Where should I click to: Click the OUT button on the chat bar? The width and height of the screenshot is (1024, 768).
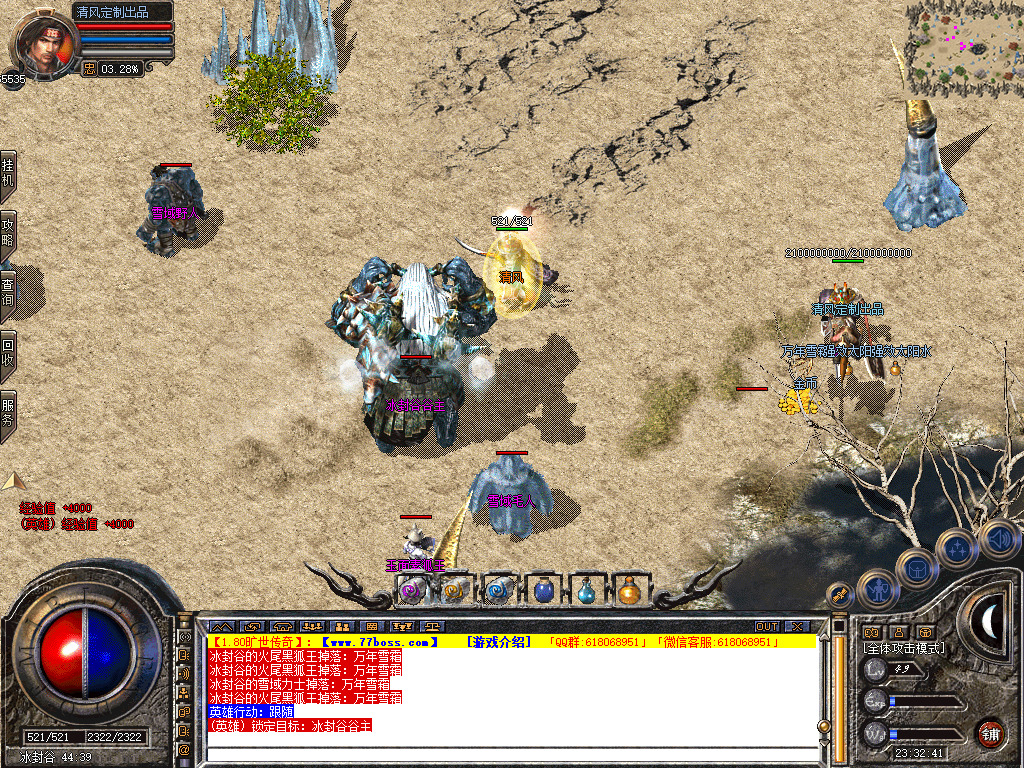point(766,626)
